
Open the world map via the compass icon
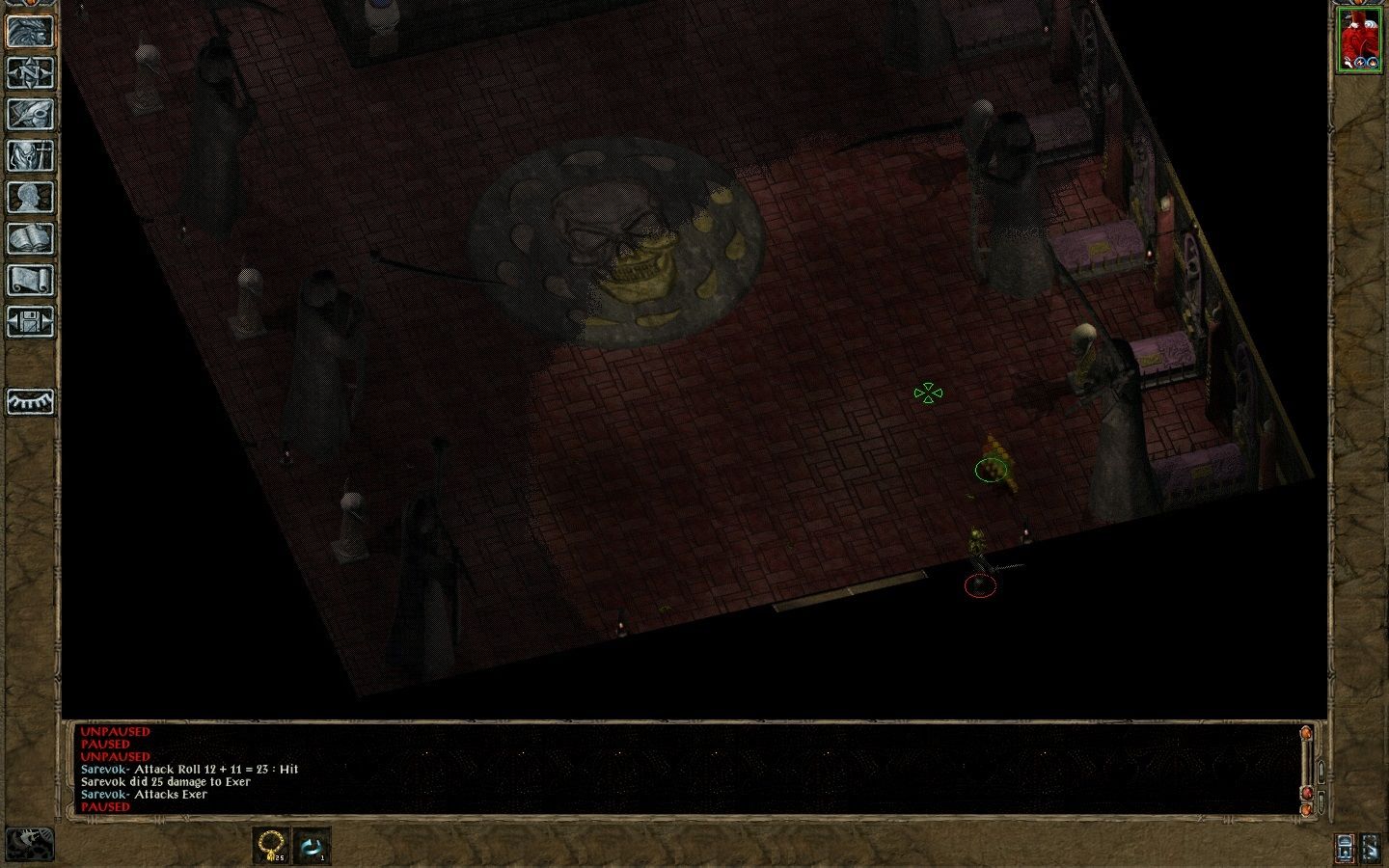pos(31,71)
